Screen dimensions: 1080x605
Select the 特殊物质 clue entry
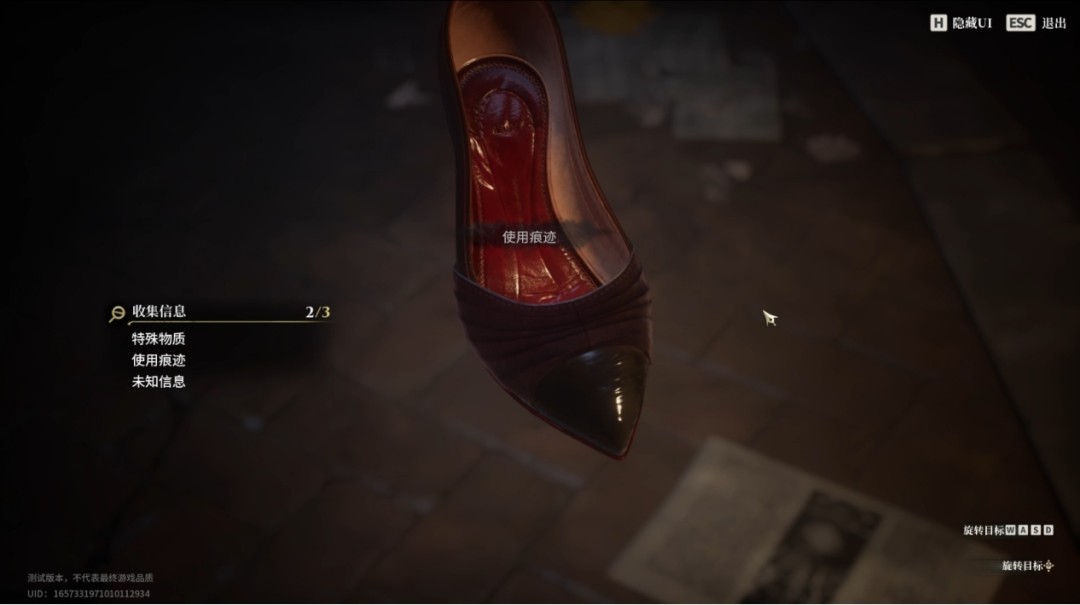[x=158, y=339]
